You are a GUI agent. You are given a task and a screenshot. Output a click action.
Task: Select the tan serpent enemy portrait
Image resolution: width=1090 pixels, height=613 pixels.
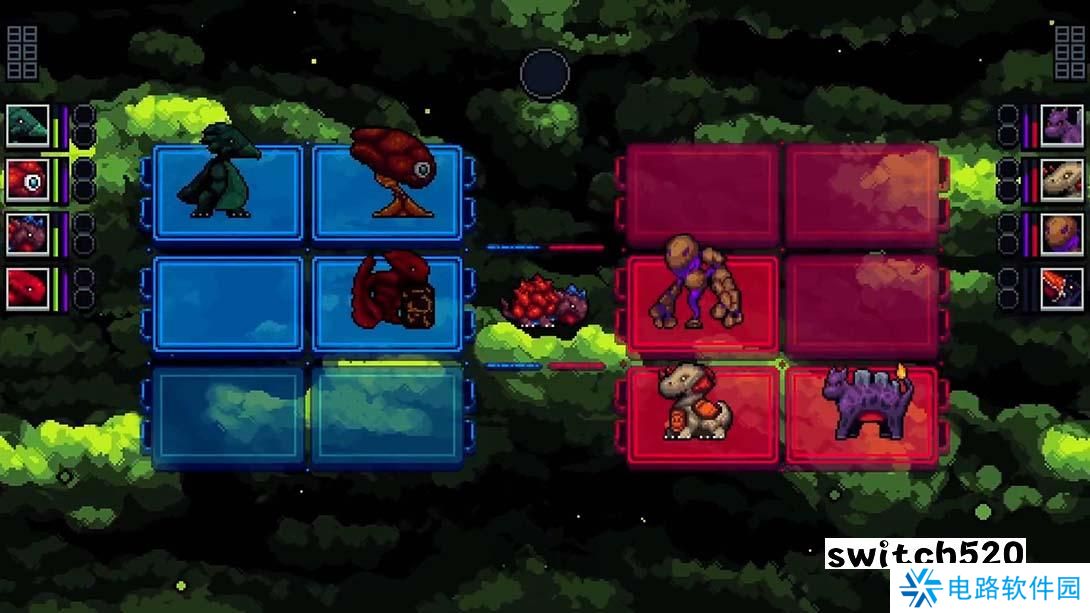point(1062,180)
